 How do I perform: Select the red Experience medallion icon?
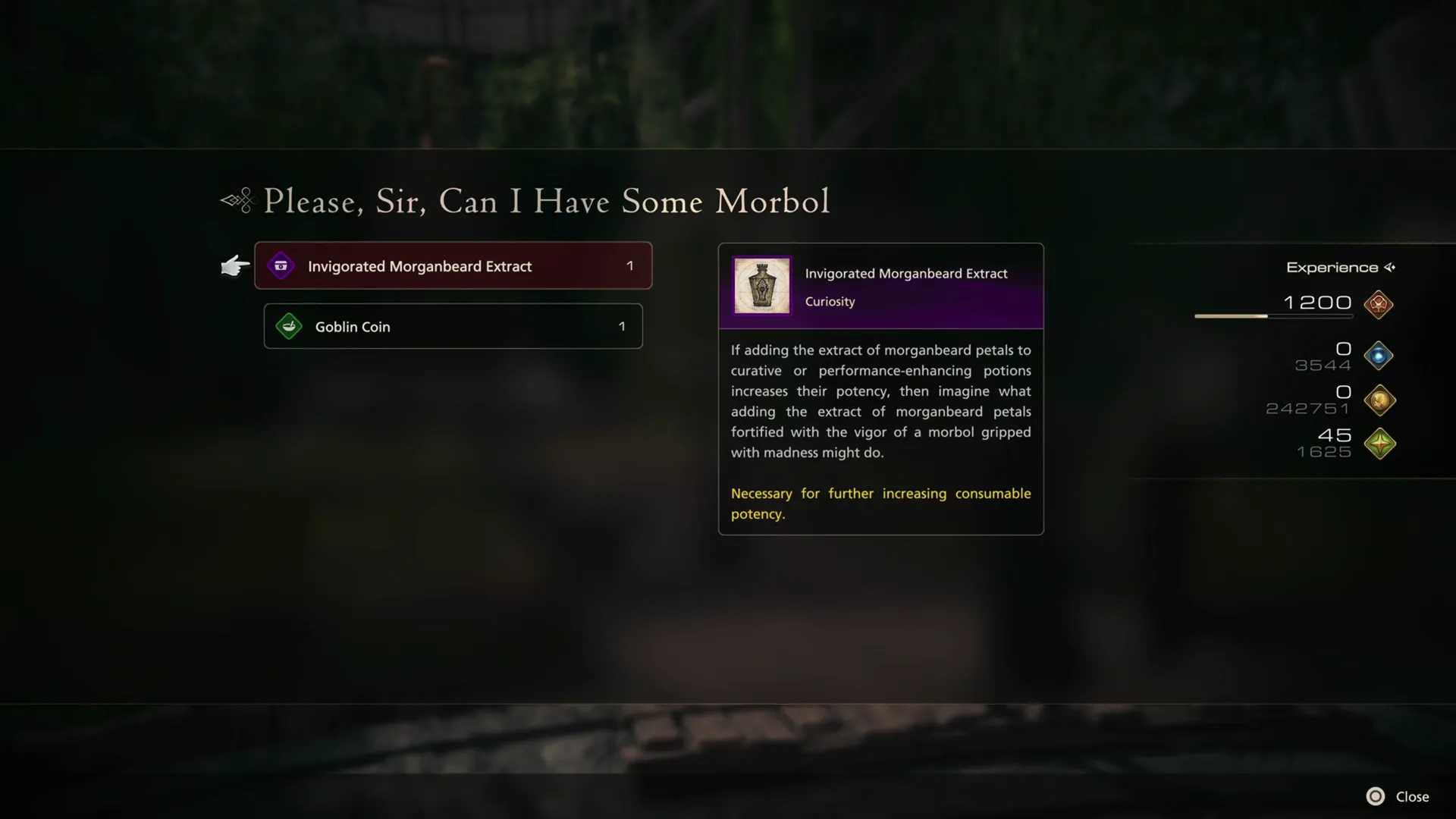tap(1378, 305)
